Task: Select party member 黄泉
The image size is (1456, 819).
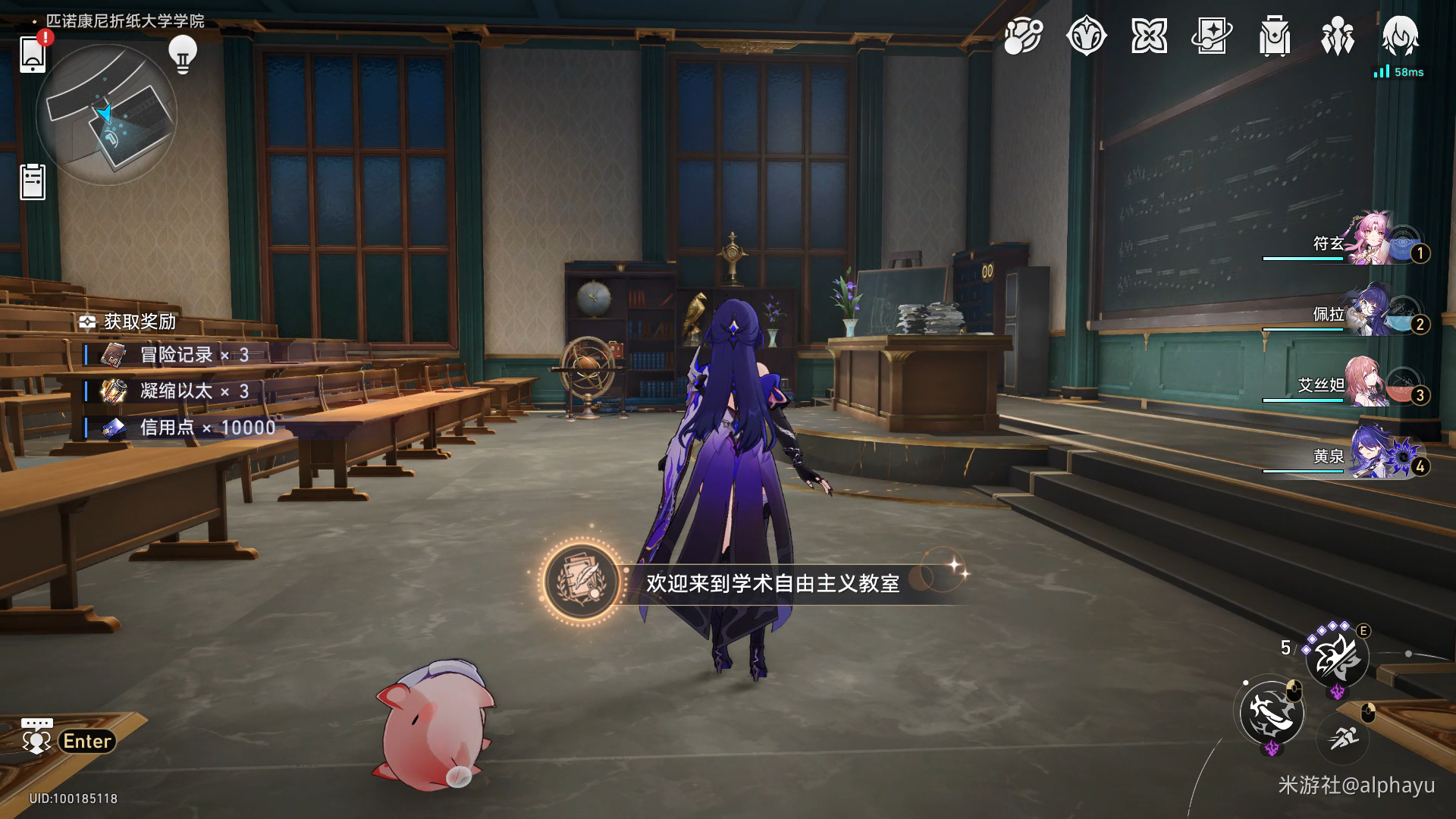Action: [x=1370, y=453]
